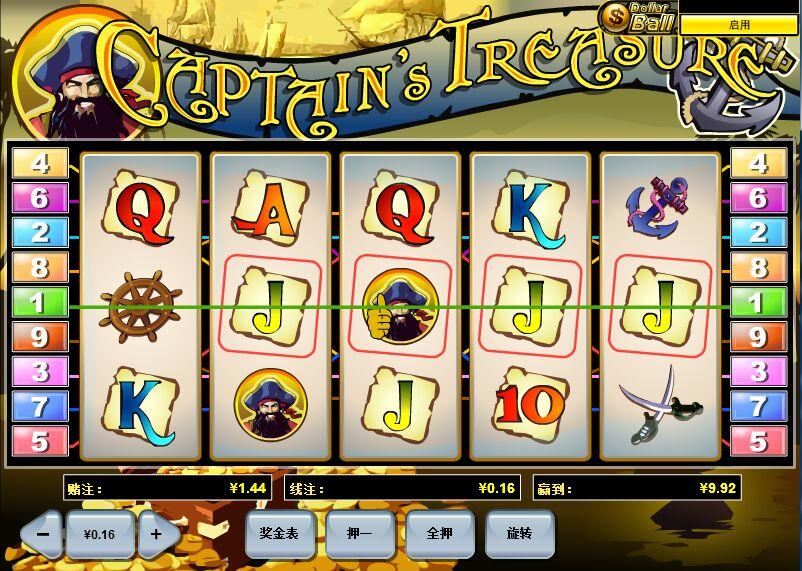Click the Dollar Ball logo
802x571 pixels.
(638, 18)
